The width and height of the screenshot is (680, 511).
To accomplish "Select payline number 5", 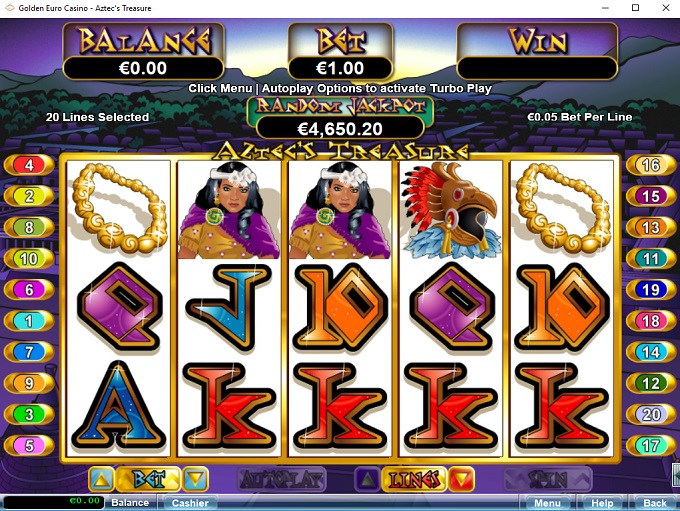I will point(29,446).
